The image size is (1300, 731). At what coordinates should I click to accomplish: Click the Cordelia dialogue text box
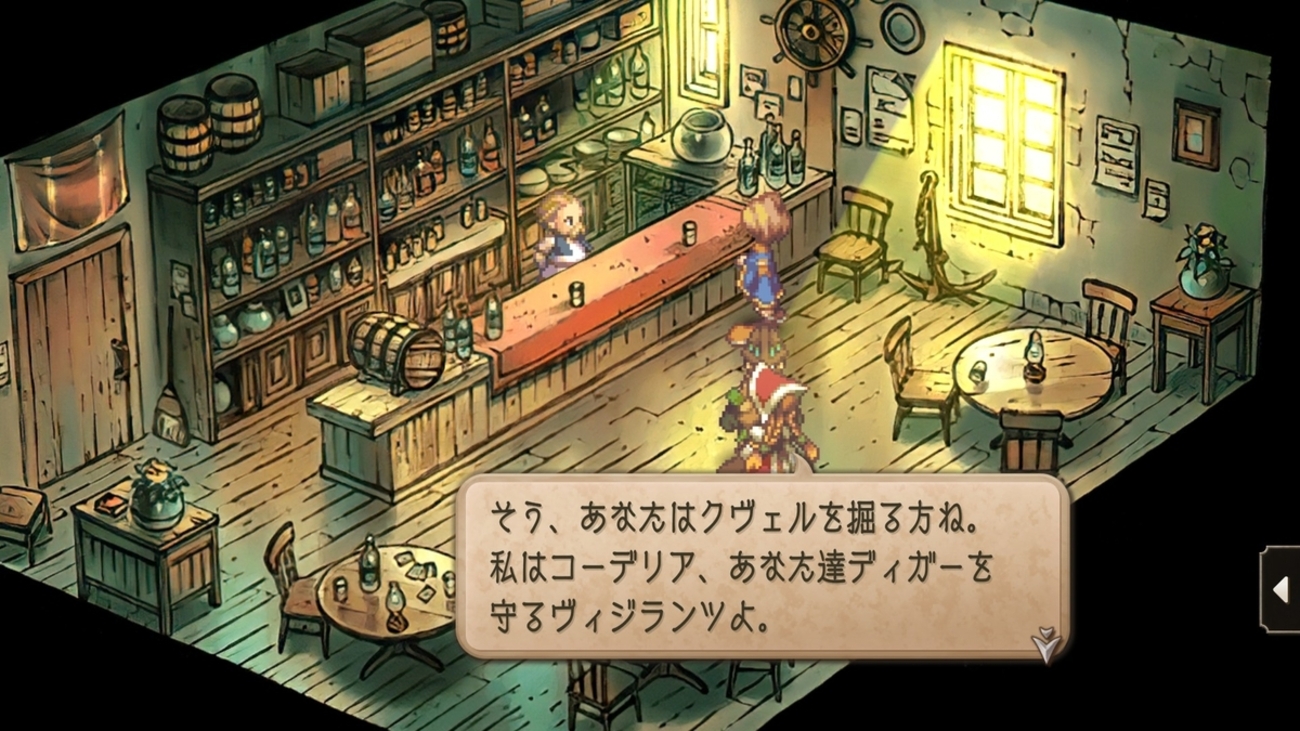click(x=760, y=567)
